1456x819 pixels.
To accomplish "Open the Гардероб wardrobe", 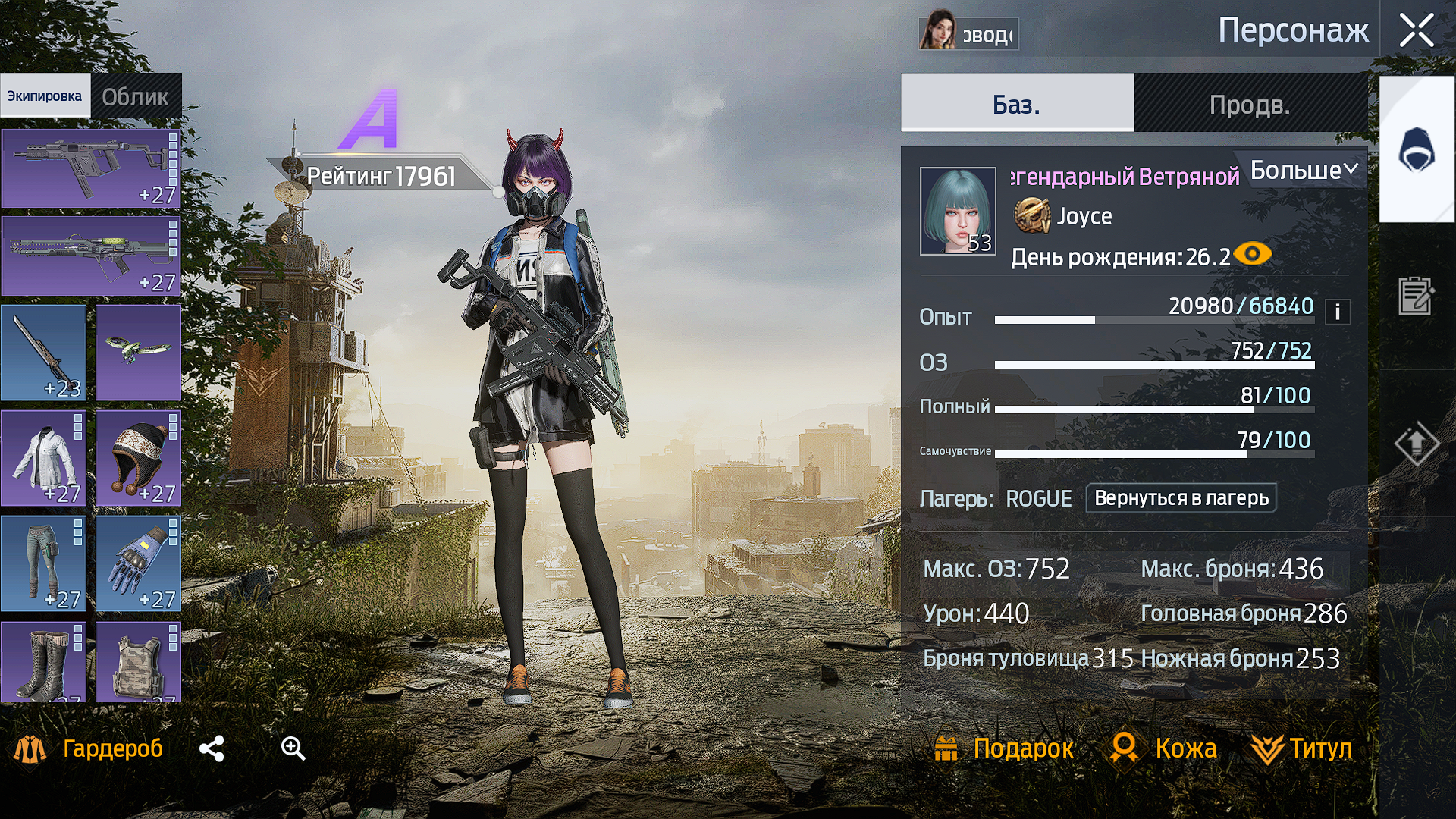I will pyautogui.click(x=88, y=748).
